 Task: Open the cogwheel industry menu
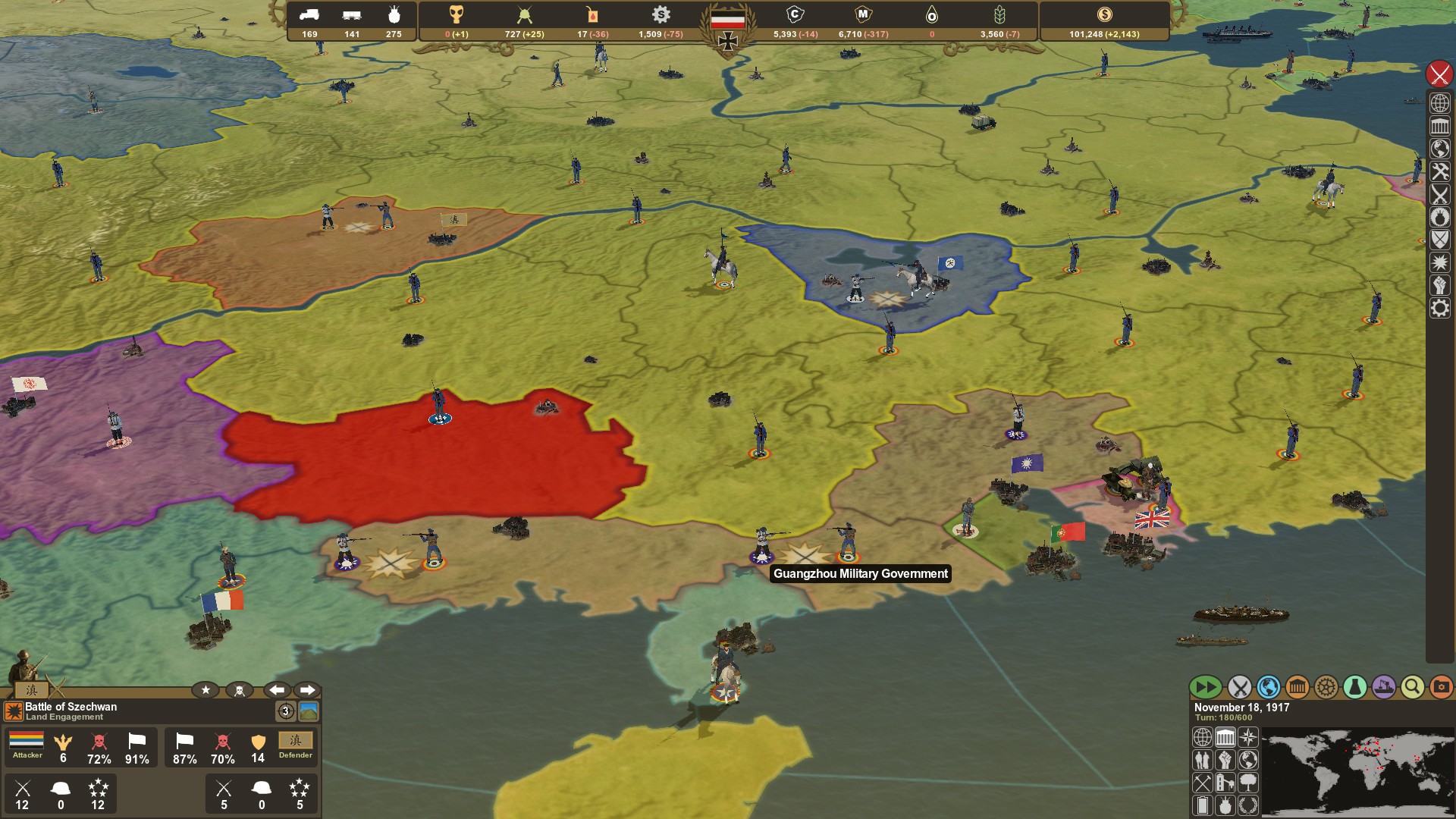pyautogui.click(x=1326, y=687)
